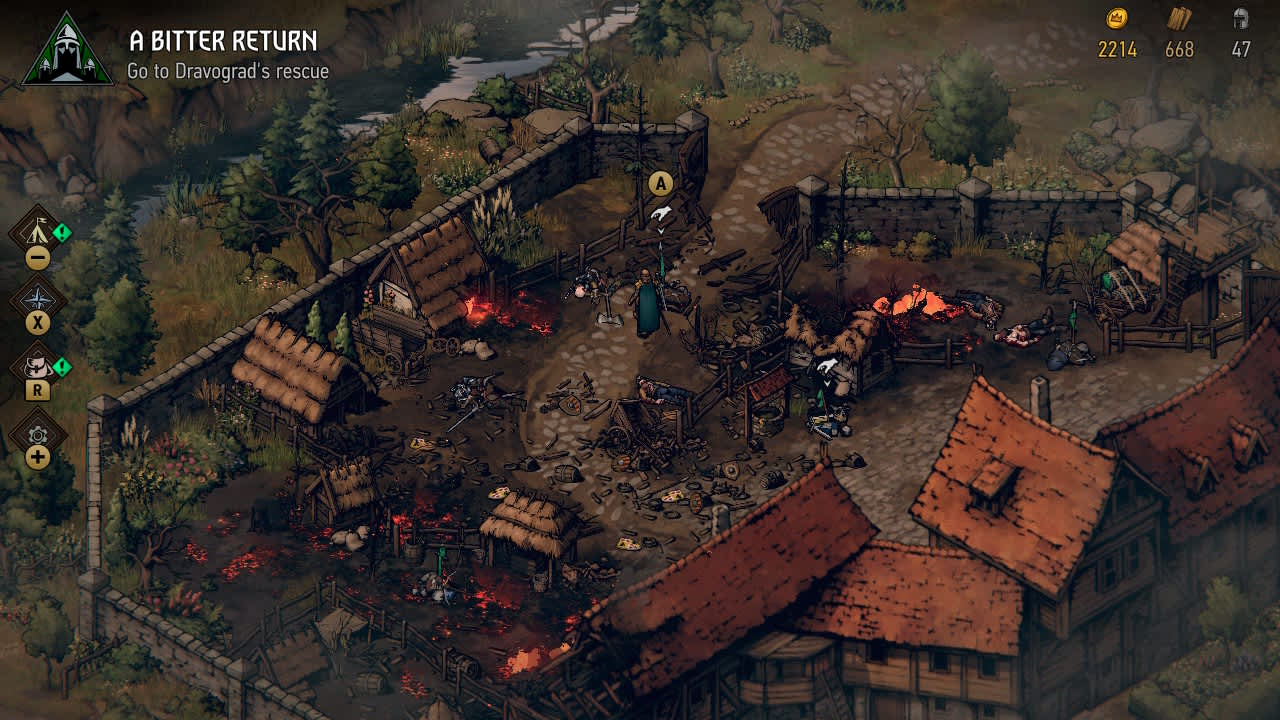The height and width of the screenshot is (720, 1280).
Task: Click the plus button under the gear icon
Action: pos(36,456)
